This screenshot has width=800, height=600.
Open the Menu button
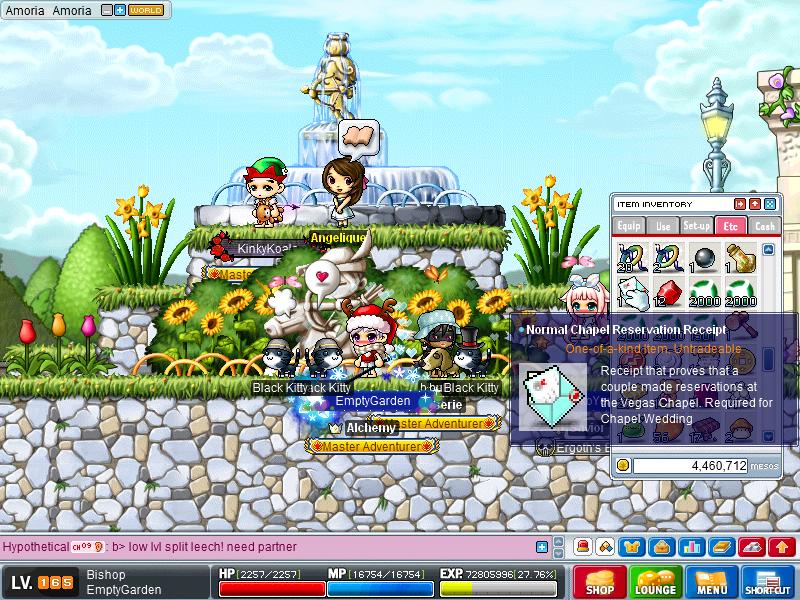click(712, 582)
